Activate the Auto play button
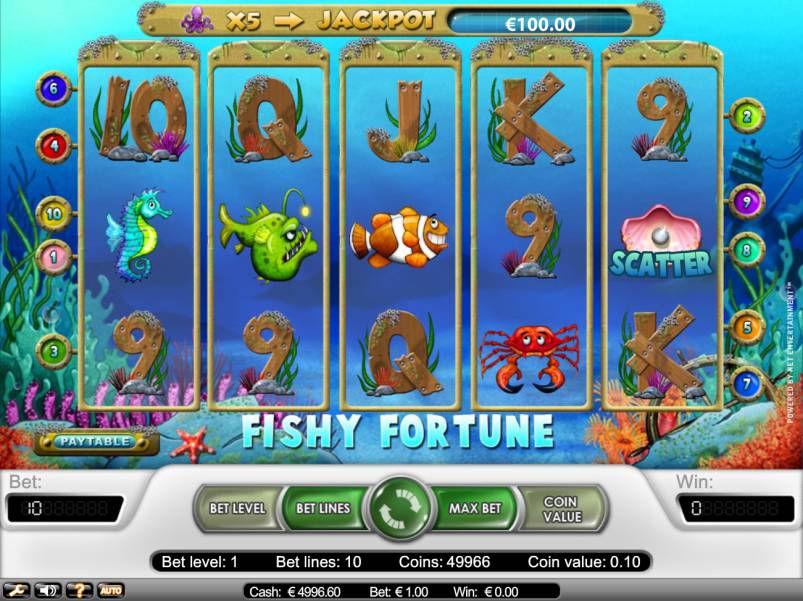 tap(110, 590)
